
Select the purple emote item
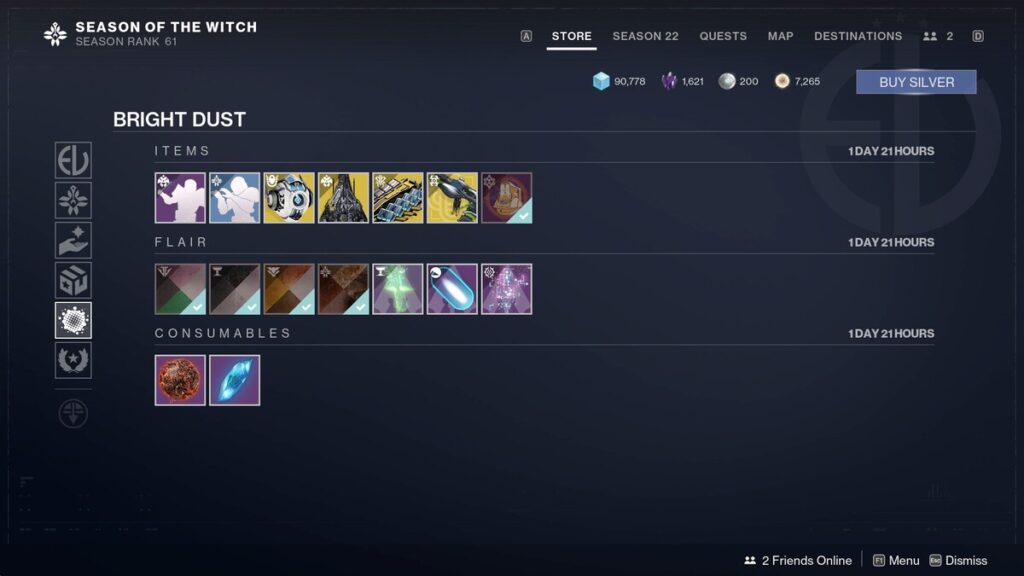click(180, 198)
